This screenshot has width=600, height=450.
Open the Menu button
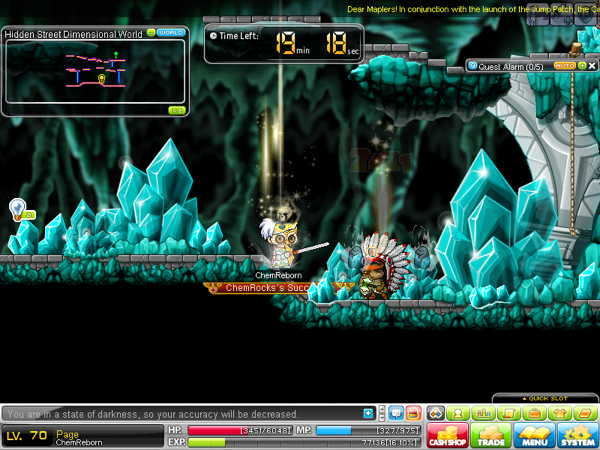tap(535, 436)
